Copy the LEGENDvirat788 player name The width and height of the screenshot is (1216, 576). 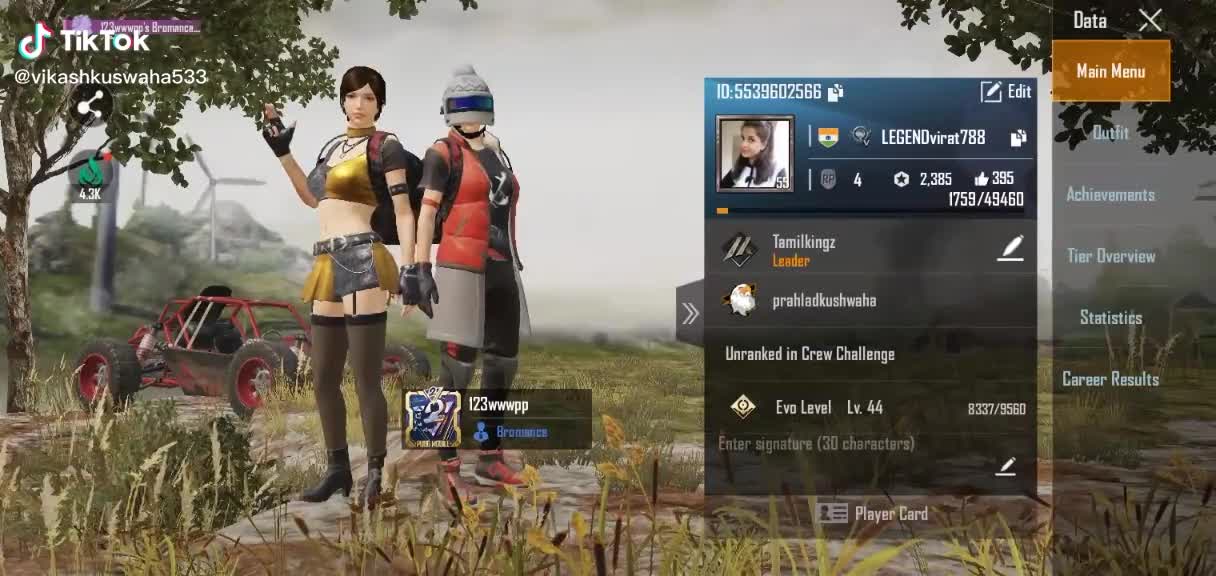pos(1018,138)
